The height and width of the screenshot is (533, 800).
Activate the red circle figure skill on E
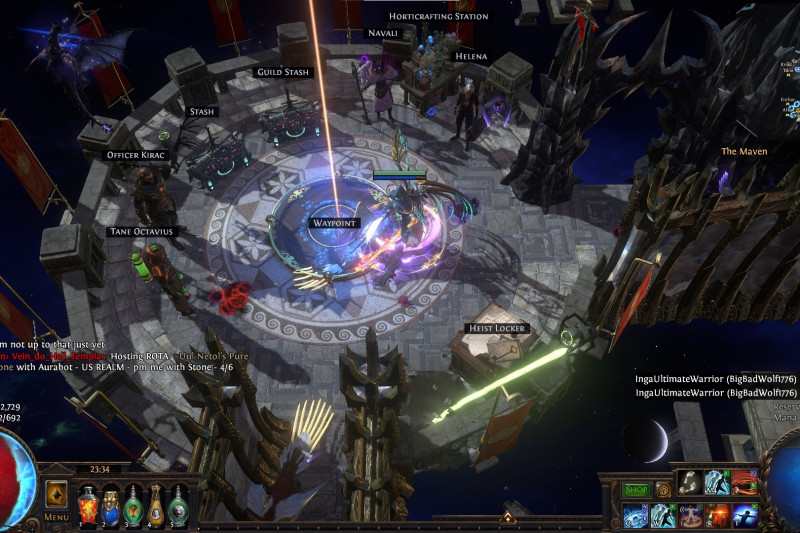(x=691, y=516)
